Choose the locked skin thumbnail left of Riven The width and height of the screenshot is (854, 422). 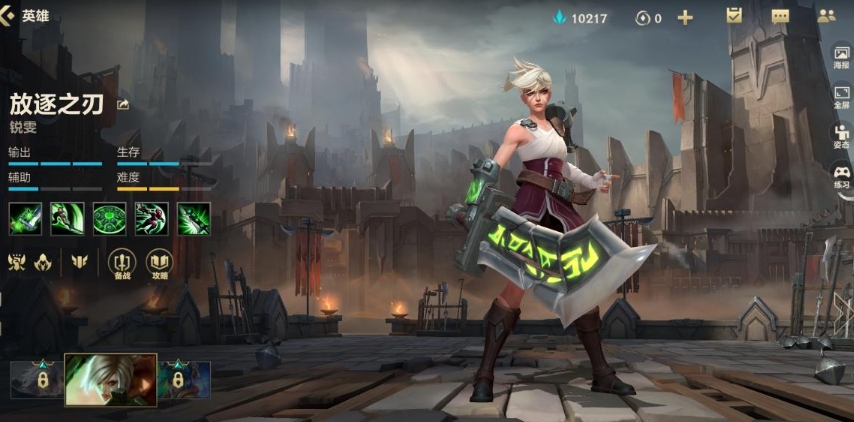coord(38,379)
